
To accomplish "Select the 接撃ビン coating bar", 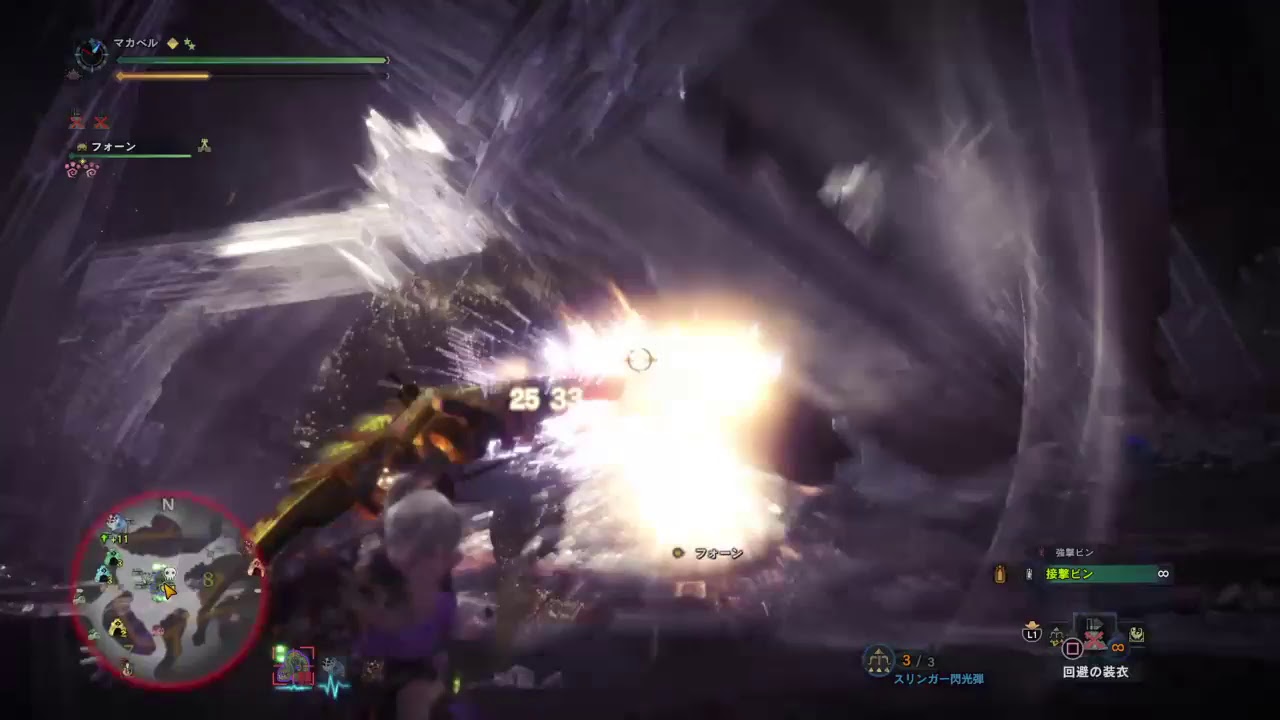I will pos(1106,574).
